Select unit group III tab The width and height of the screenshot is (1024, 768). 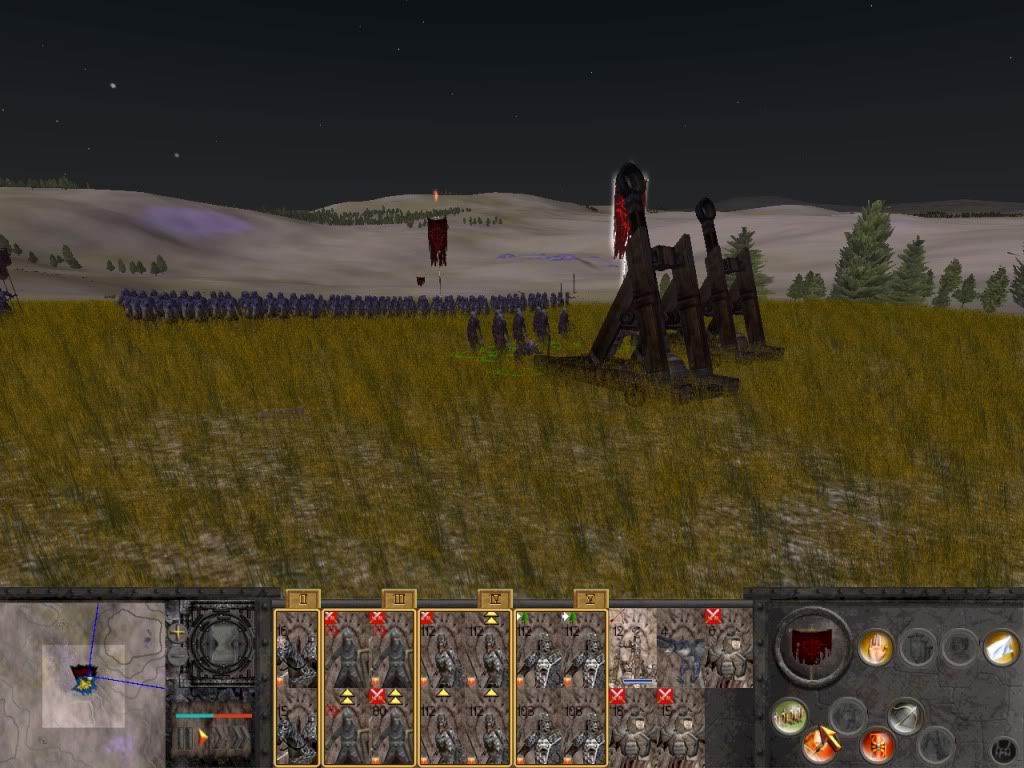(x=398, y=599)
